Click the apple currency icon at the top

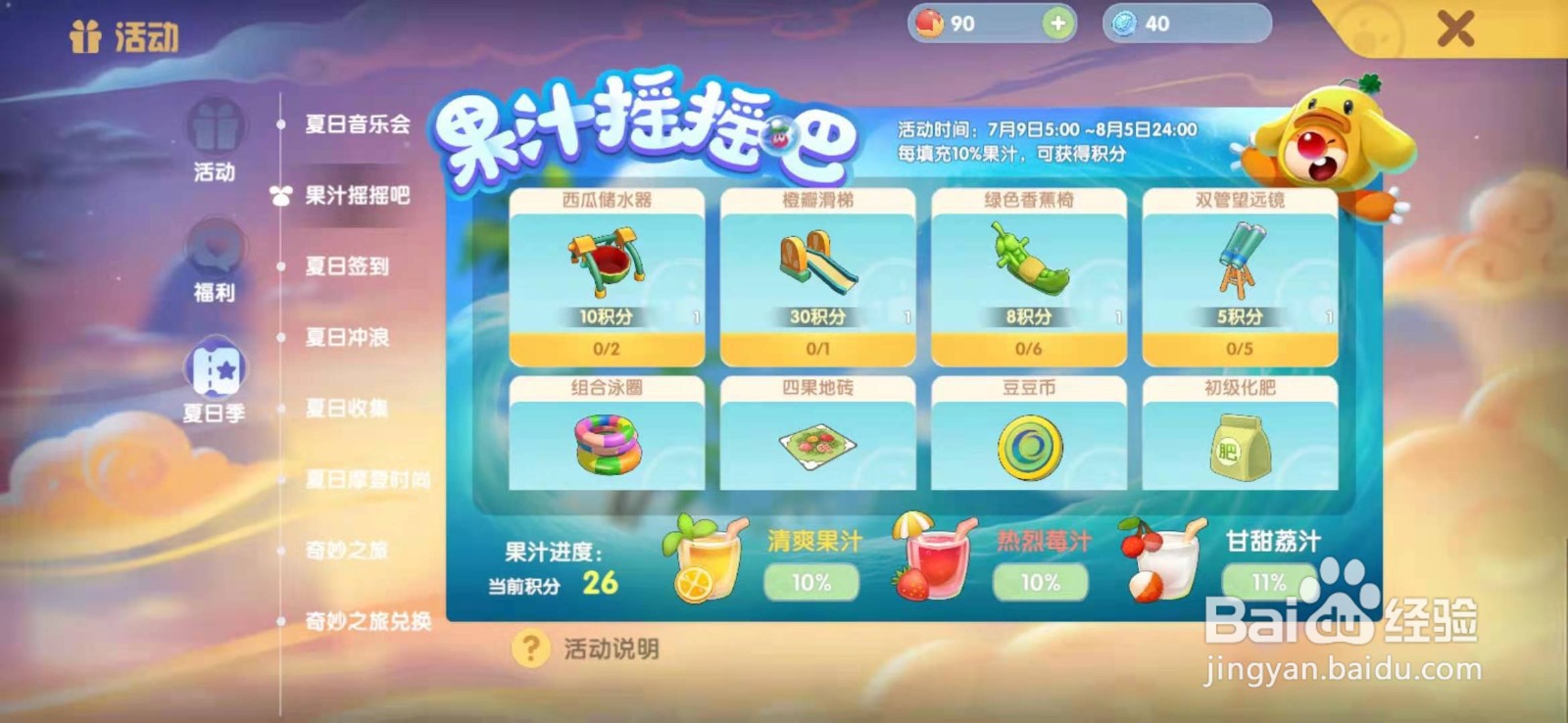coord(932,22)
